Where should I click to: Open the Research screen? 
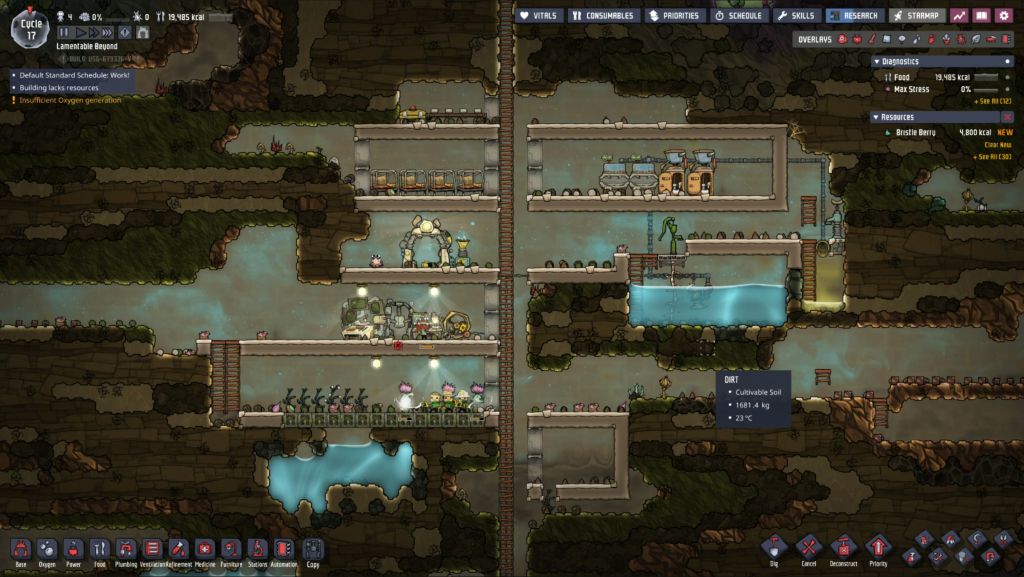coord(854,15)
